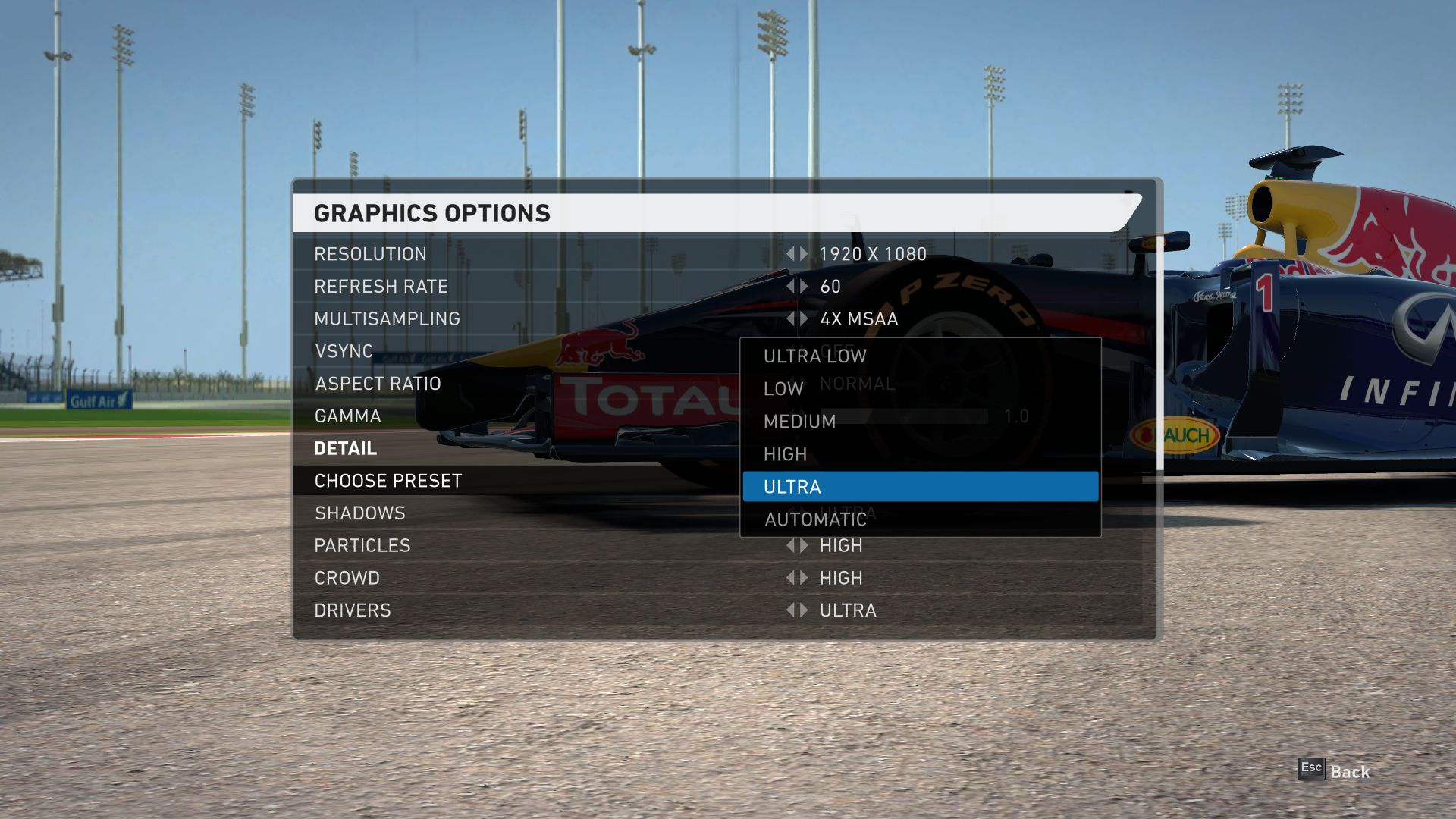
Task: Select the Shadows detail setting
Action: (359, 513)
